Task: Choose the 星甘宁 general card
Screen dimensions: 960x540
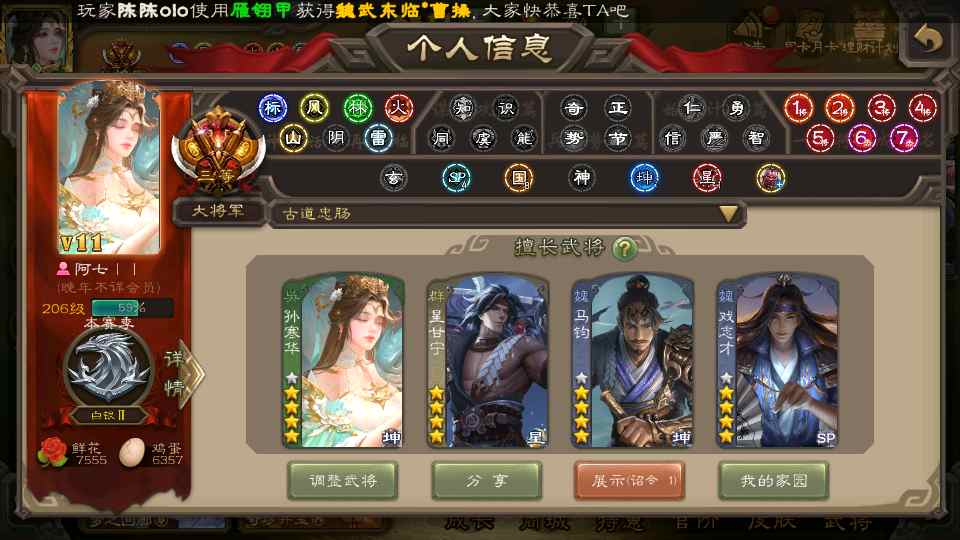Action: [487, 361]
